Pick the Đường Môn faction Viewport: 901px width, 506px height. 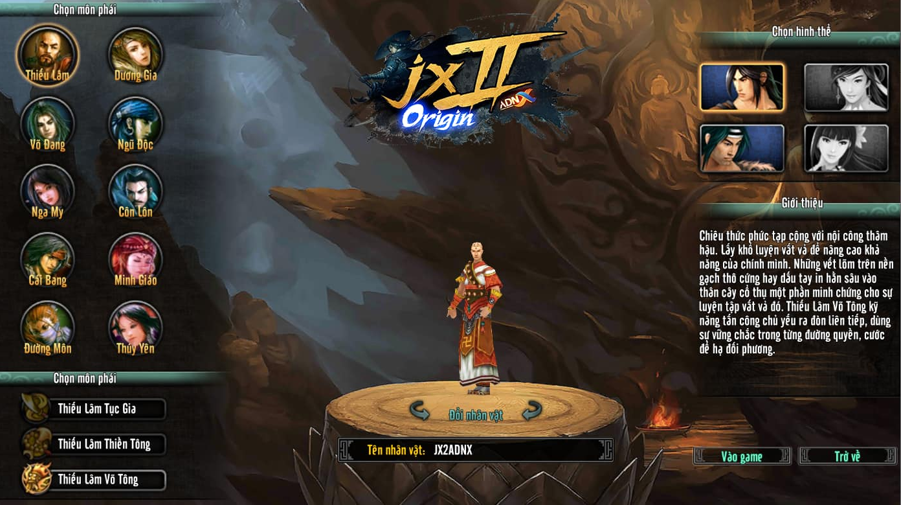(x=46, y=326)
